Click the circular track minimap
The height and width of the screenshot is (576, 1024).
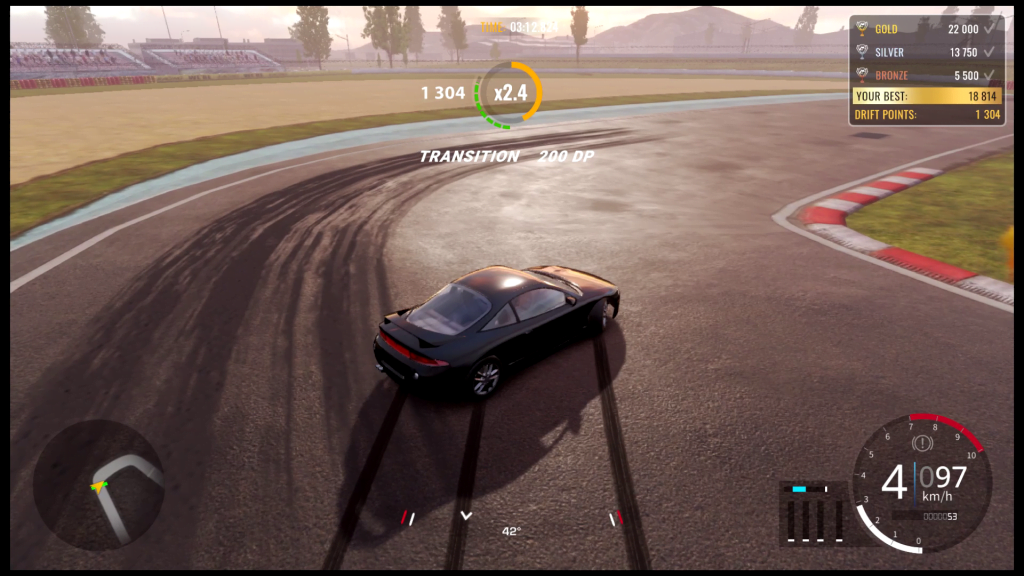(99, 484)
